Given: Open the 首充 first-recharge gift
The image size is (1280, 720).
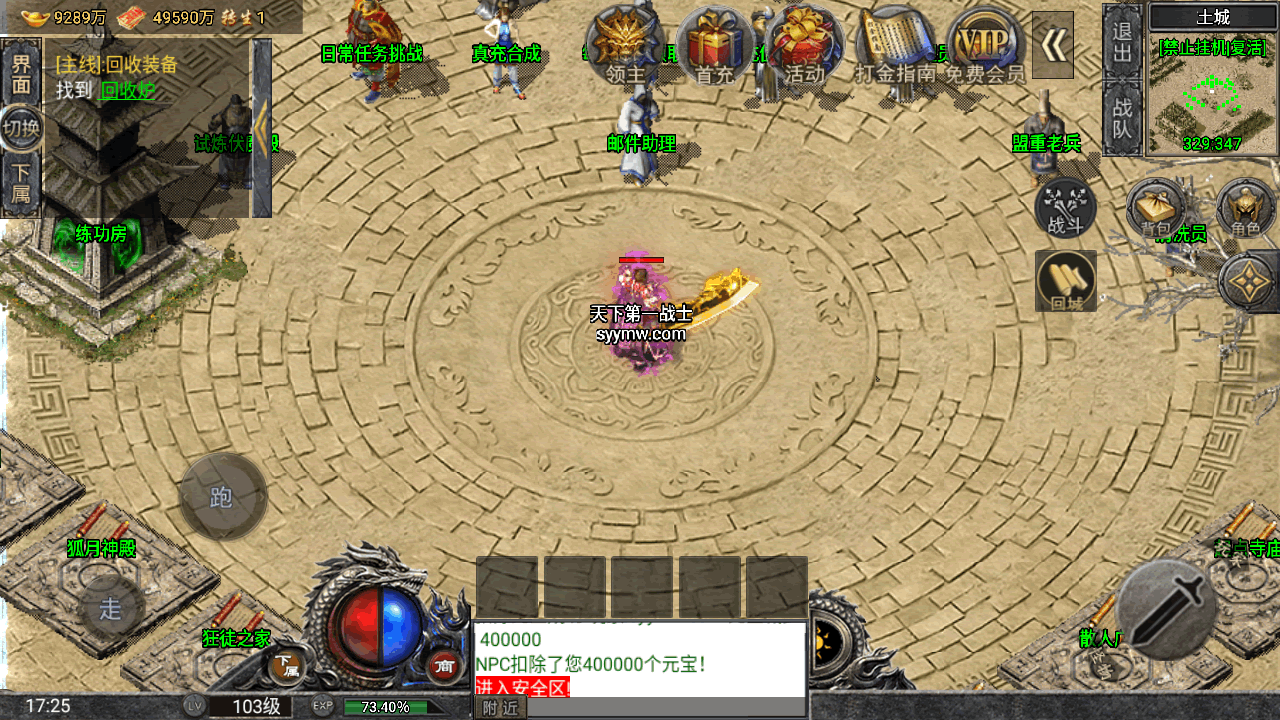Looking at the screenshot, I should [x=715, y=45].
